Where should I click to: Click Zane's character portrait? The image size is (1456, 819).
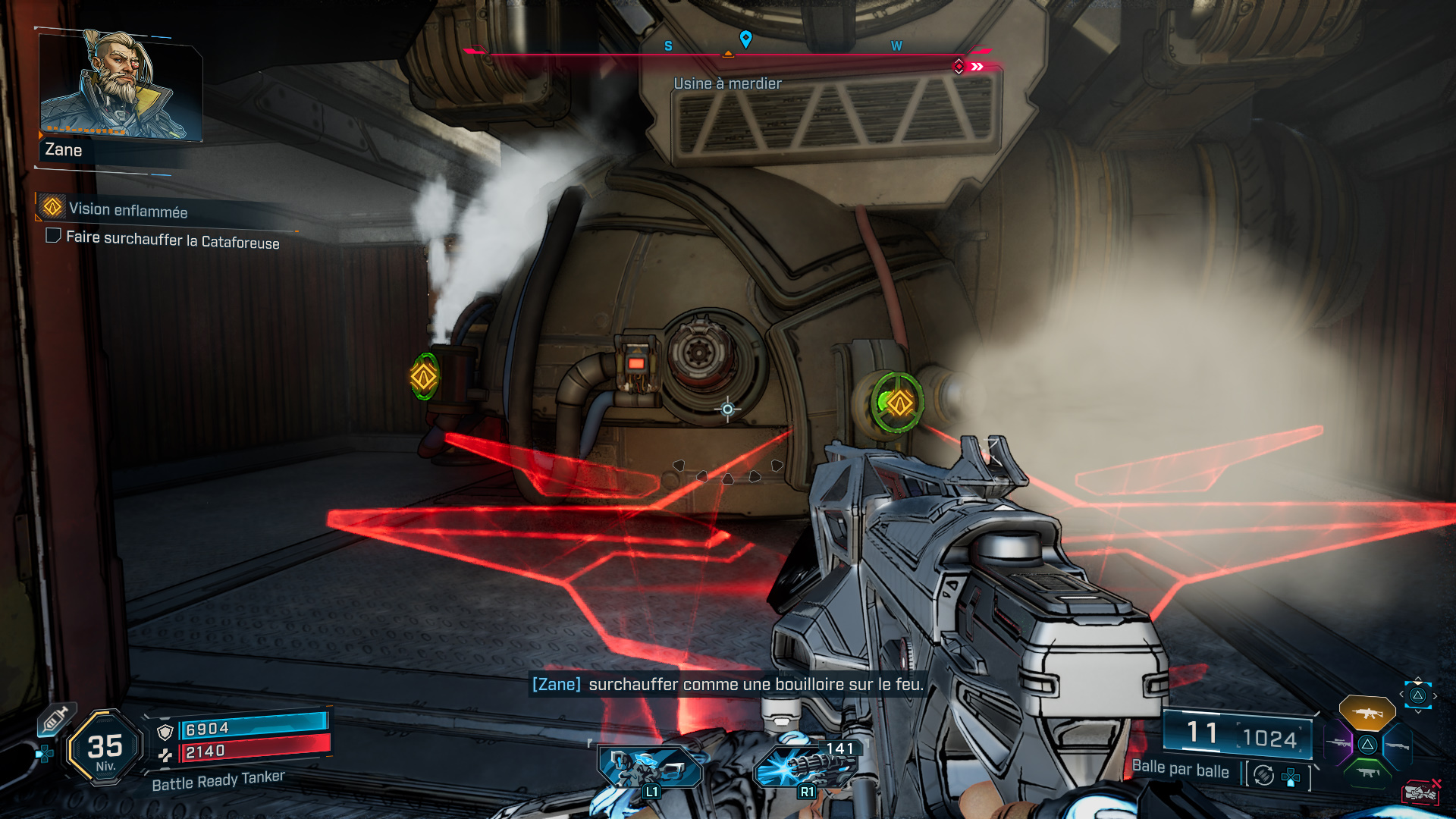click(x=120, y=85)
